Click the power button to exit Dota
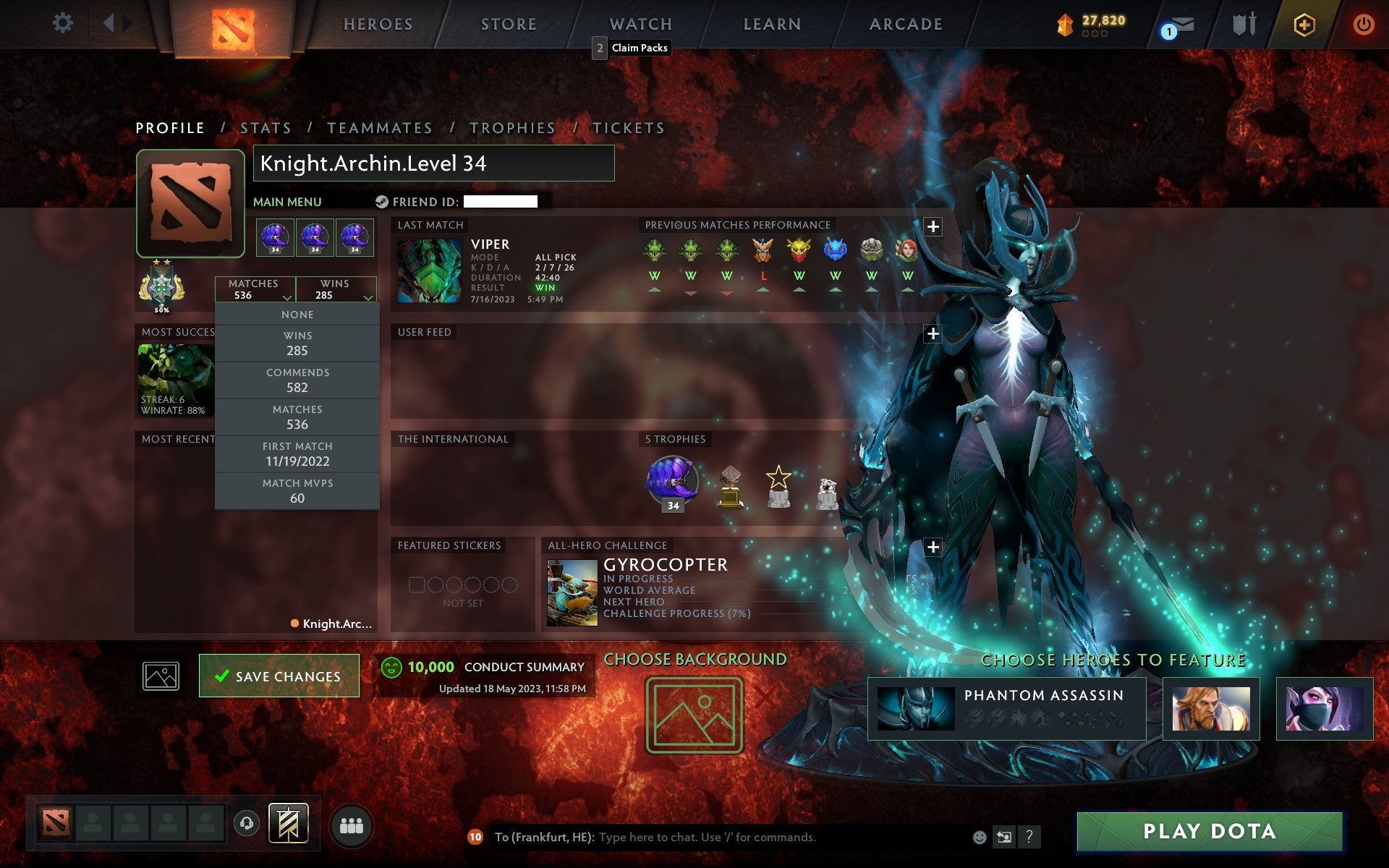This screenshot has width=1389, height=868. coord(1363,24)
